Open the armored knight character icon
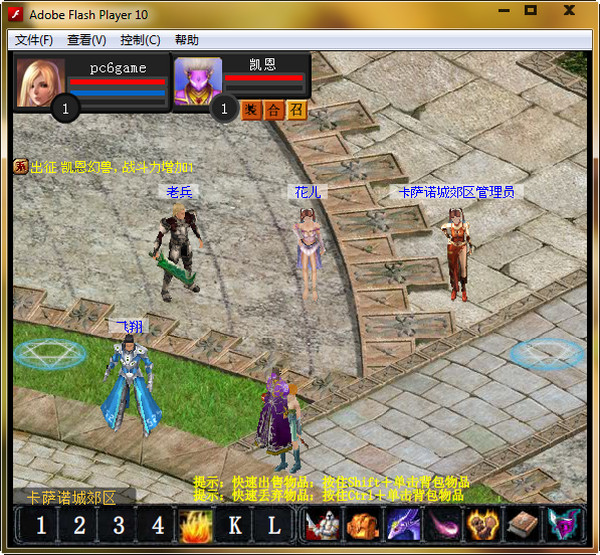600x555 pixels. [321, 526]
